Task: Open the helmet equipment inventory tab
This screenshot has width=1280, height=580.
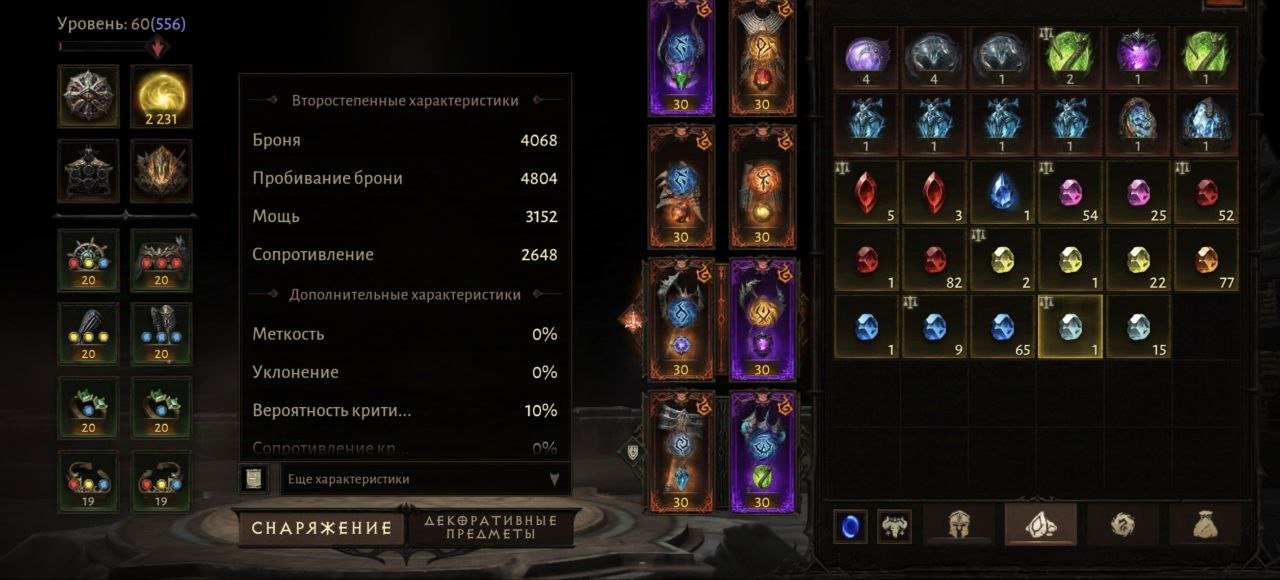Action: coord(957,525)
